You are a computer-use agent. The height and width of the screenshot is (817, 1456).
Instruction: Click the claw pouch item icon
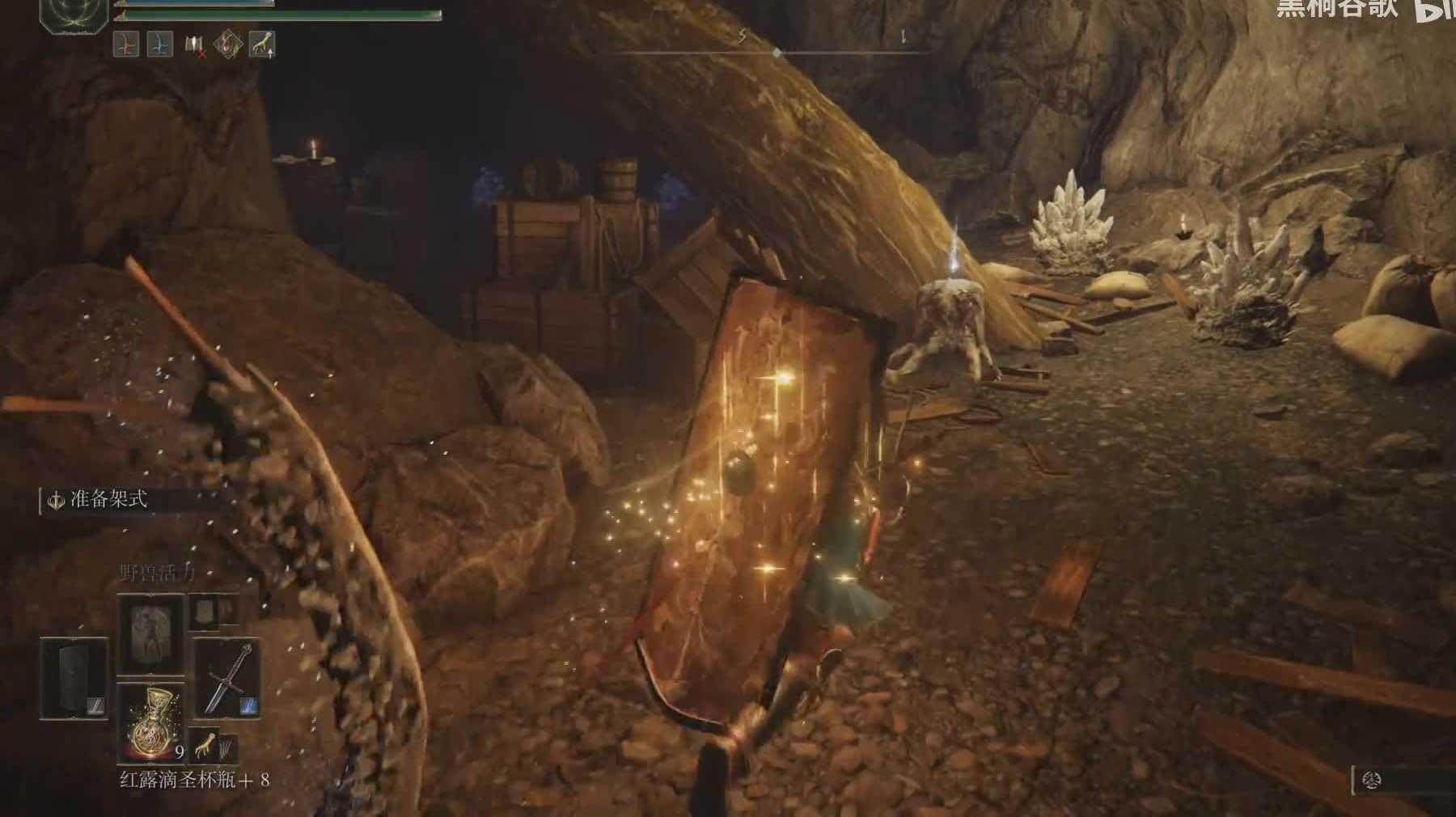(x=209, y=748)
